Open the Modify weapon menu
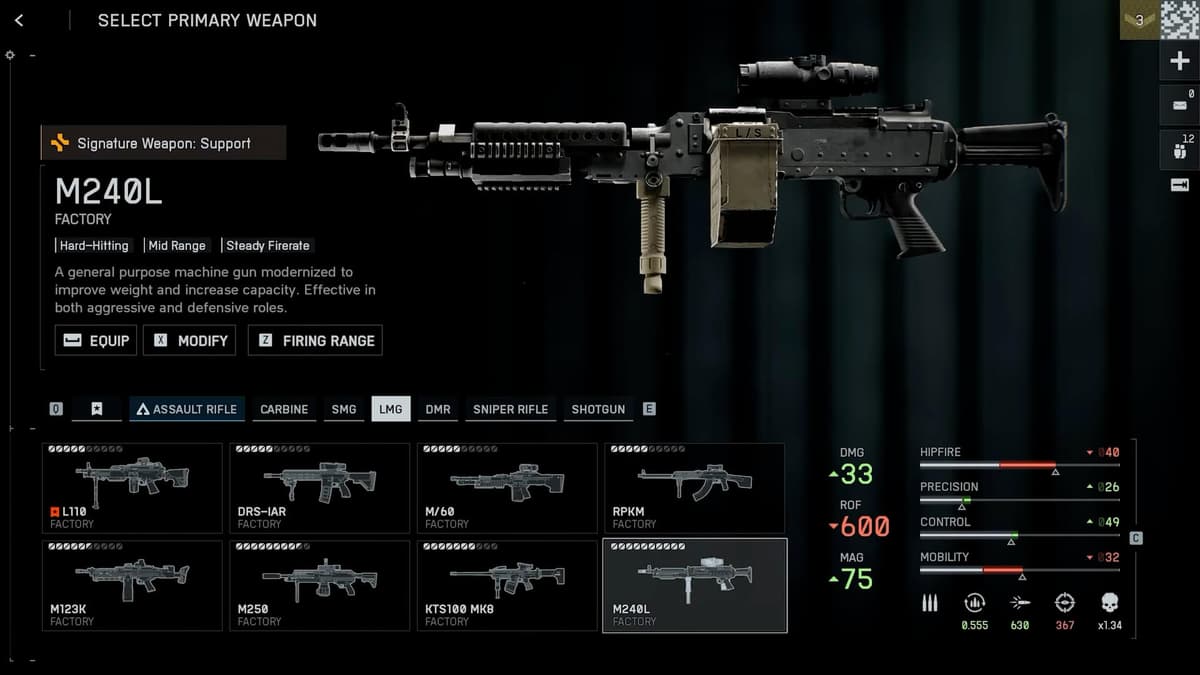 click(190, 340)
